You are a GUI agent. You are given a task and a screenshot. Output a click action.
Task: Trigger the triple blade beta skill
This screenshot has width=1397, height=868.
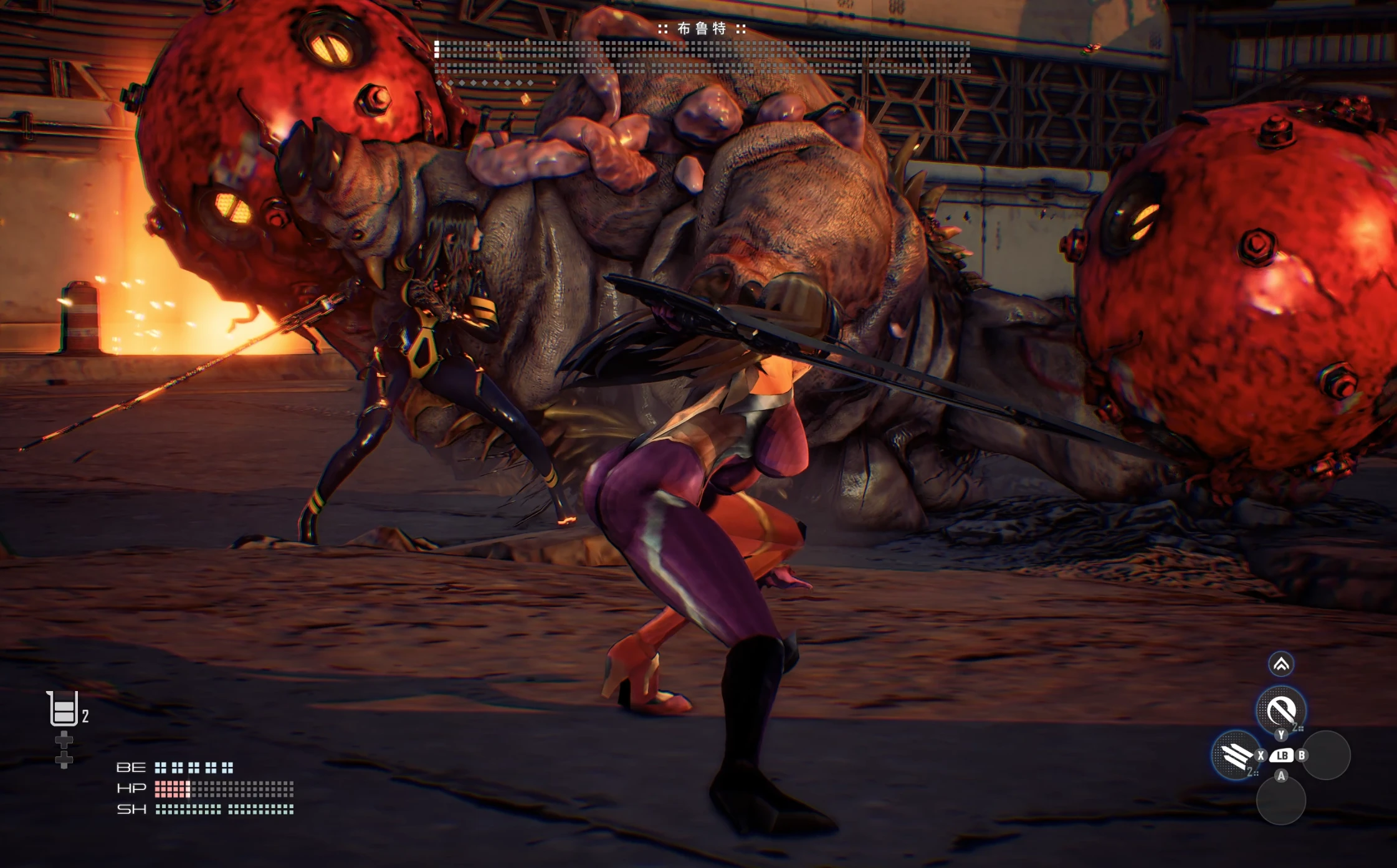1236,755
